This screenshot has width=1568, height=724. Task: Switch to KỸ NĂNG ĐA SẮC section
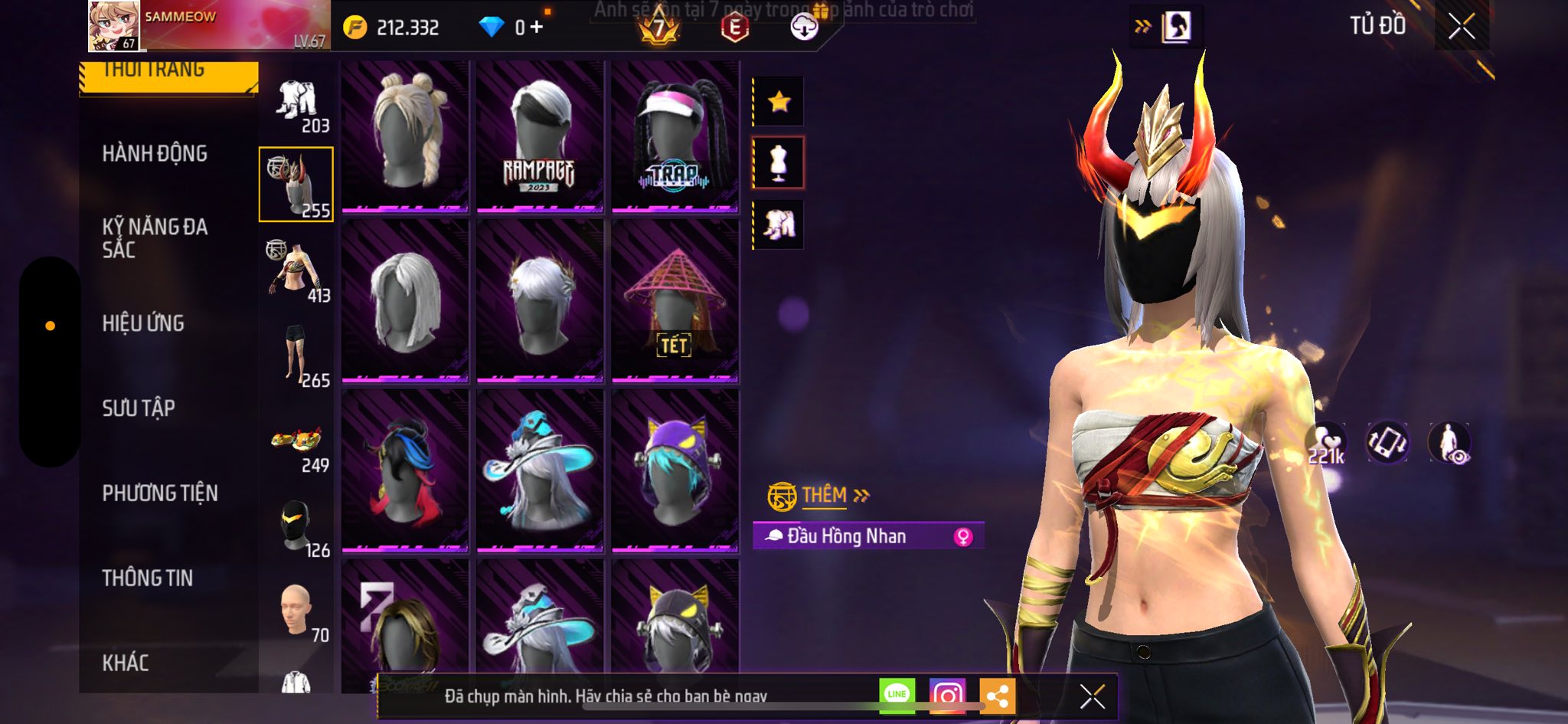pos(155,238)
